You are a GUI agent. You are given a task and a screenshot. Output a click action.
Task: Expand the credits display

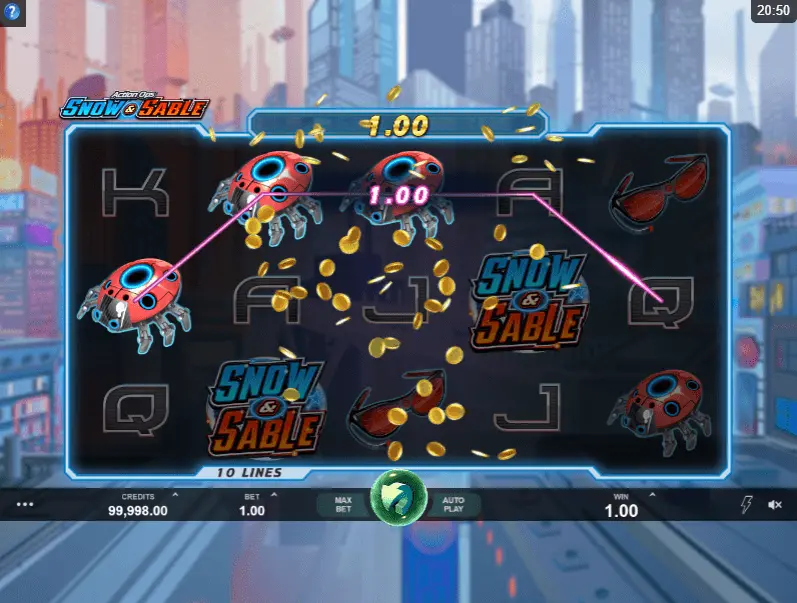click(138, 504)
